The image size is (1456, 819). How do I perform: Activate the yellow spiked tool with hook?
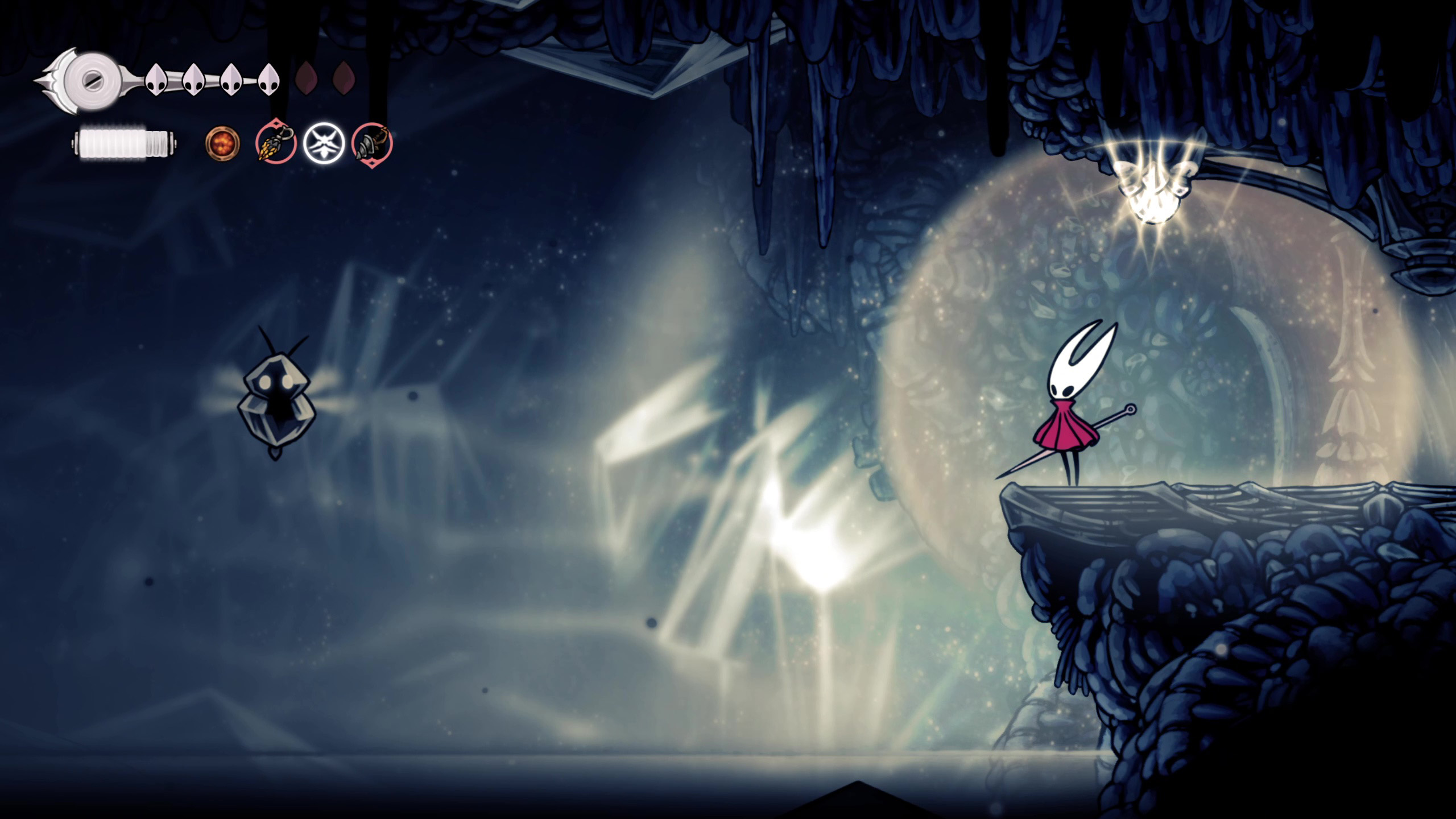pos(276,143)
